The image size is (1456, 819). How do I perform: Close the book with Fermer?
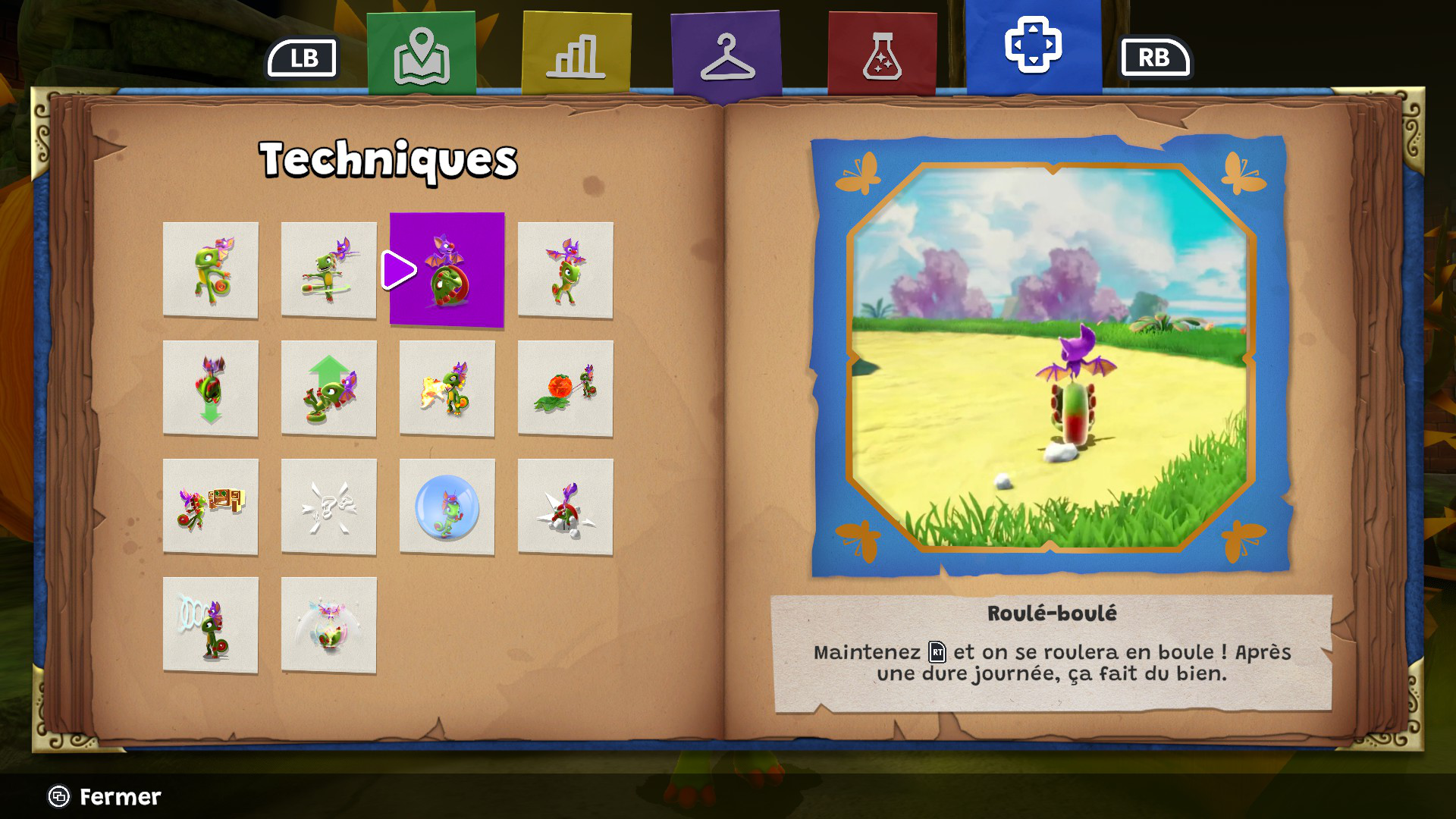click(105, 796)
